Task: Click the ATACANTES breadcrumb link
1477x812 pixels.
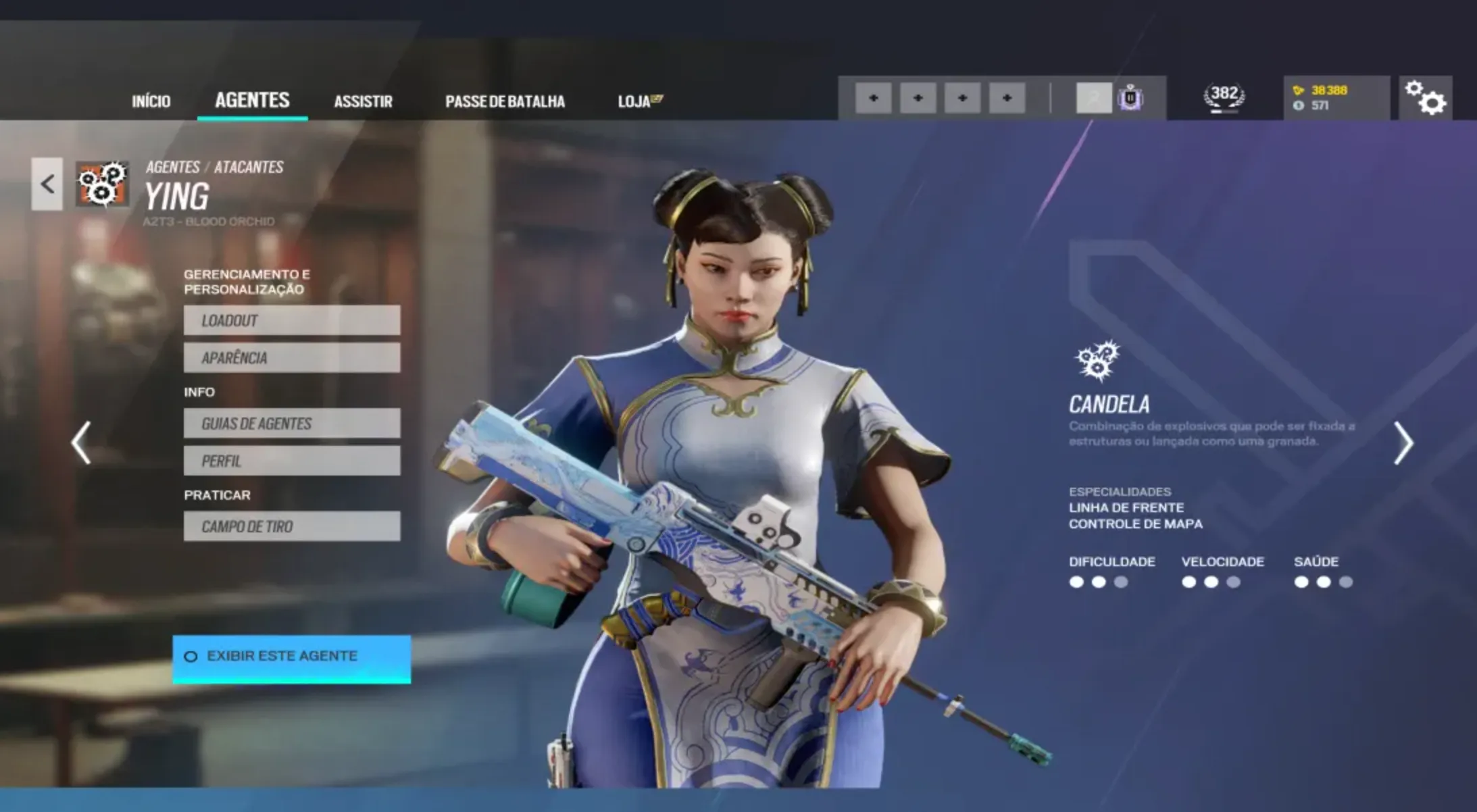Action: pos(249,168)
